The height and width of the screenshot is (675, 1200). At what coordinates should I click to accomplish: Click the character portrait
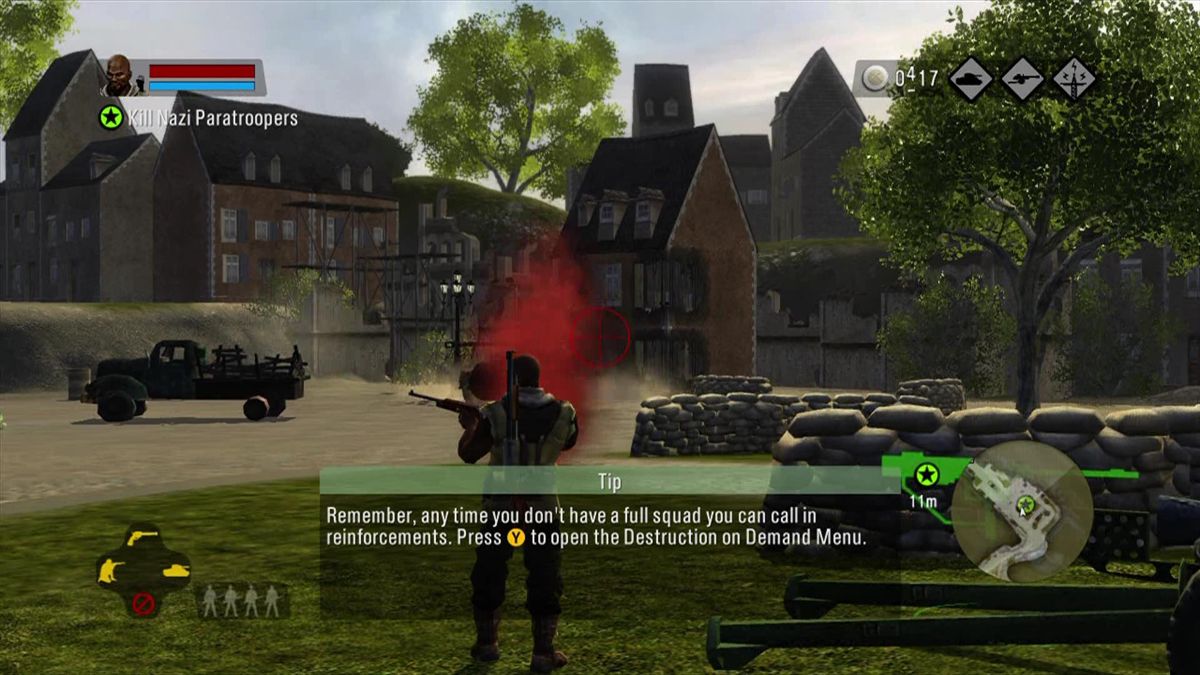(118, 76)
